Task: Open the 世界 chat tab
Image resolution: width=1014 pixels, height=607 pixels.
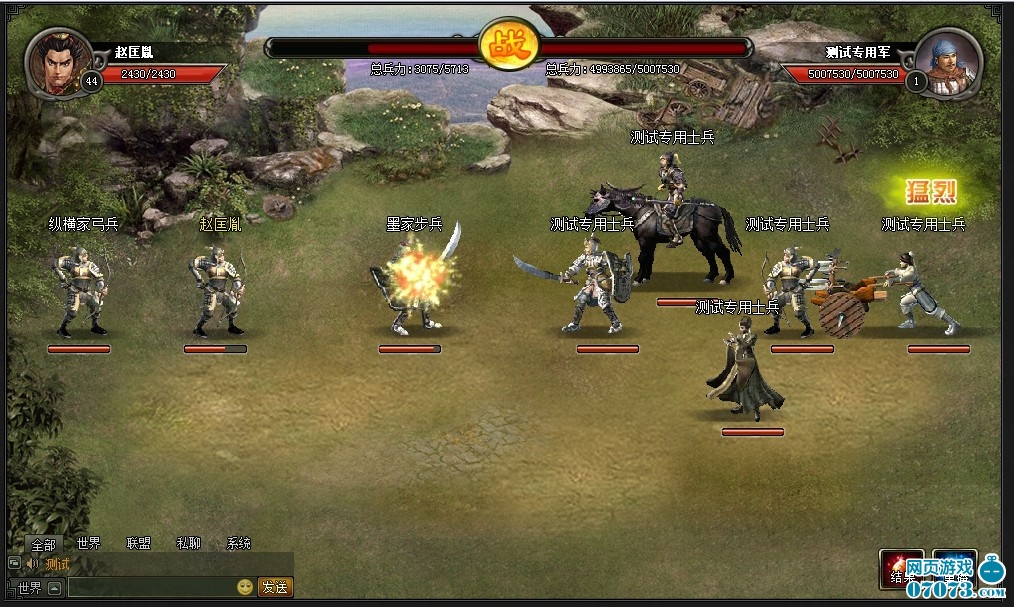Action: pyautogui.click(x=88, y=543)
